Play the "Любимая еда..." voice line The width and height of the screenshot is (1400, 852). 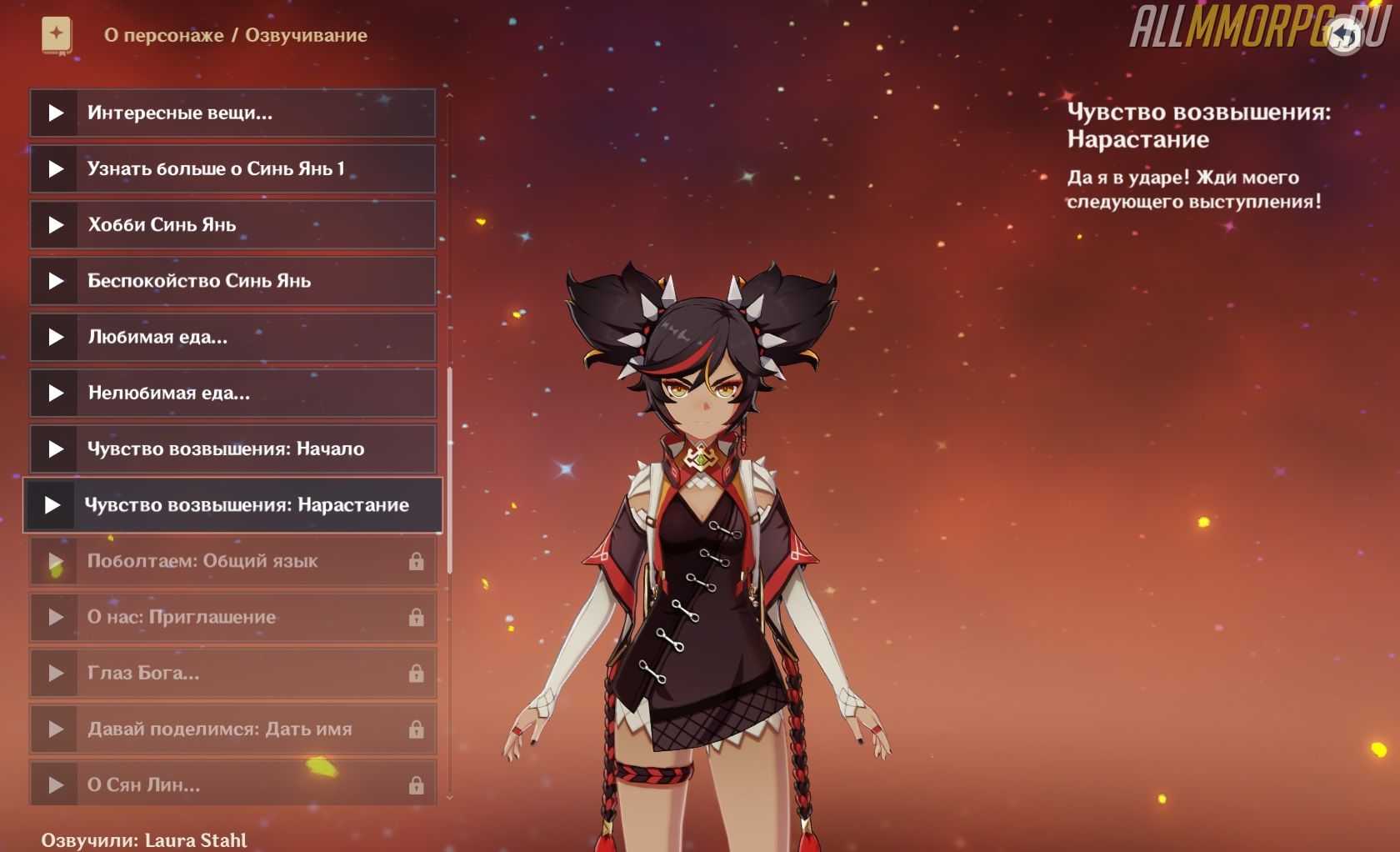point(55,337)
